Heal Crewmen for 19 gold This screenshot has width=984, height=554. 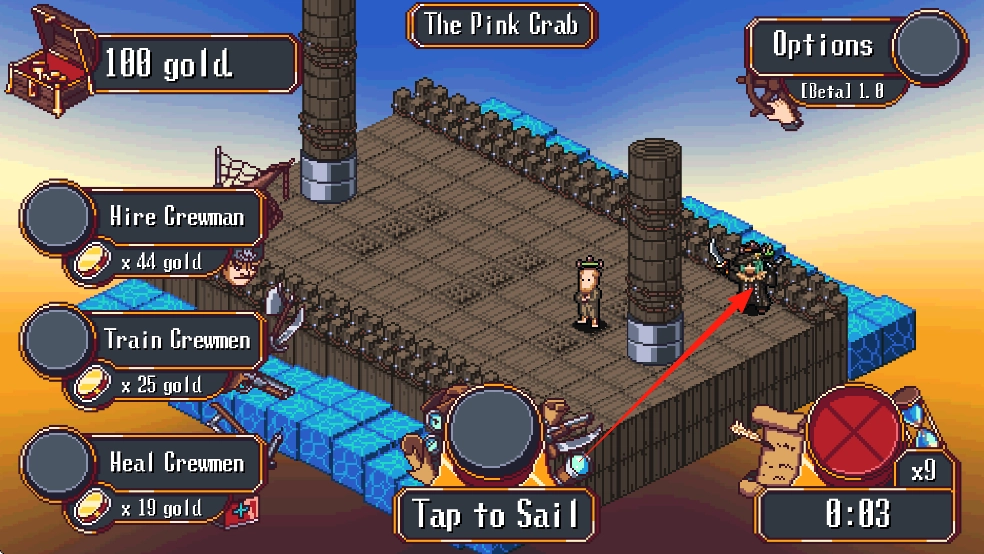[59, 464]
